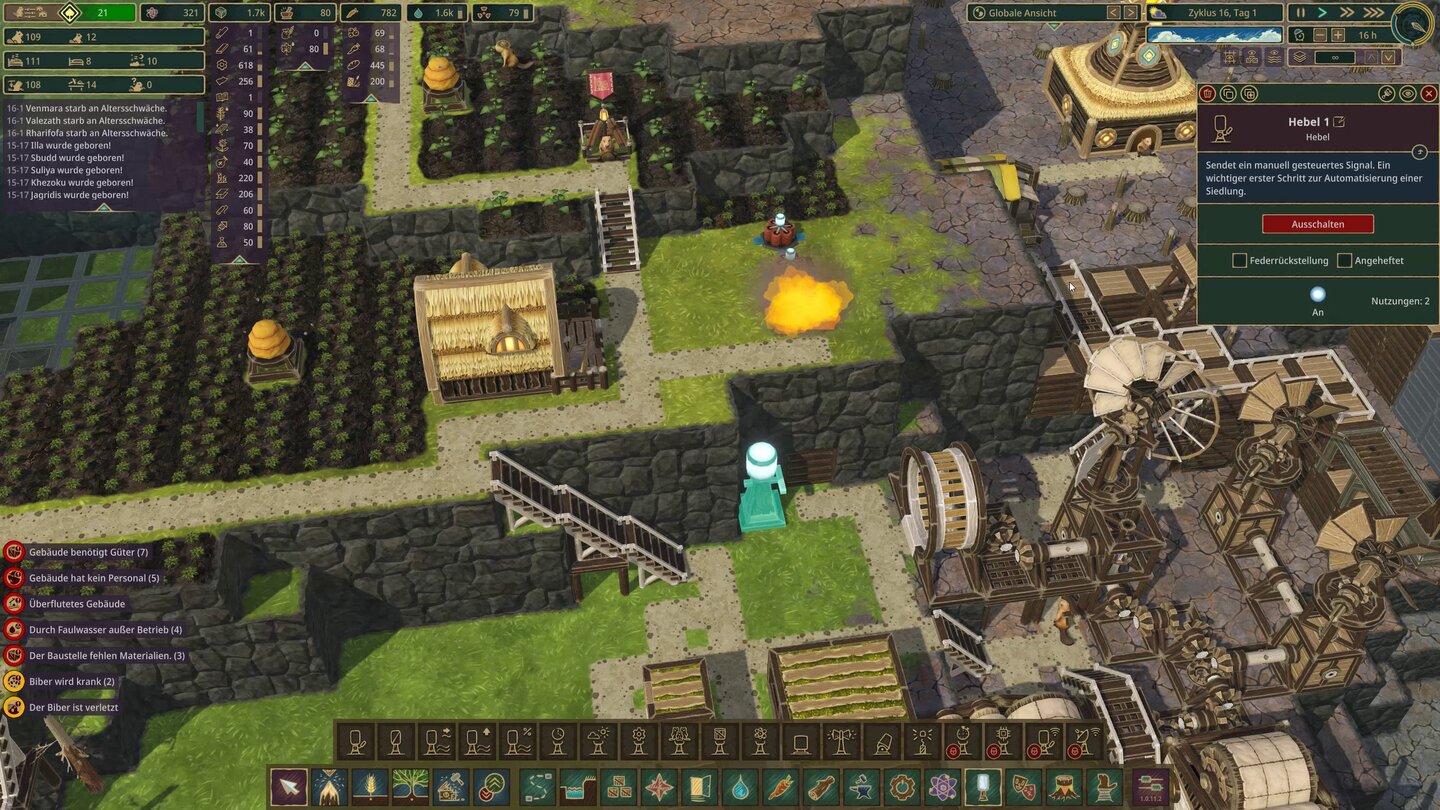Switch to the housing tab (tent icon)

(330, 787)
